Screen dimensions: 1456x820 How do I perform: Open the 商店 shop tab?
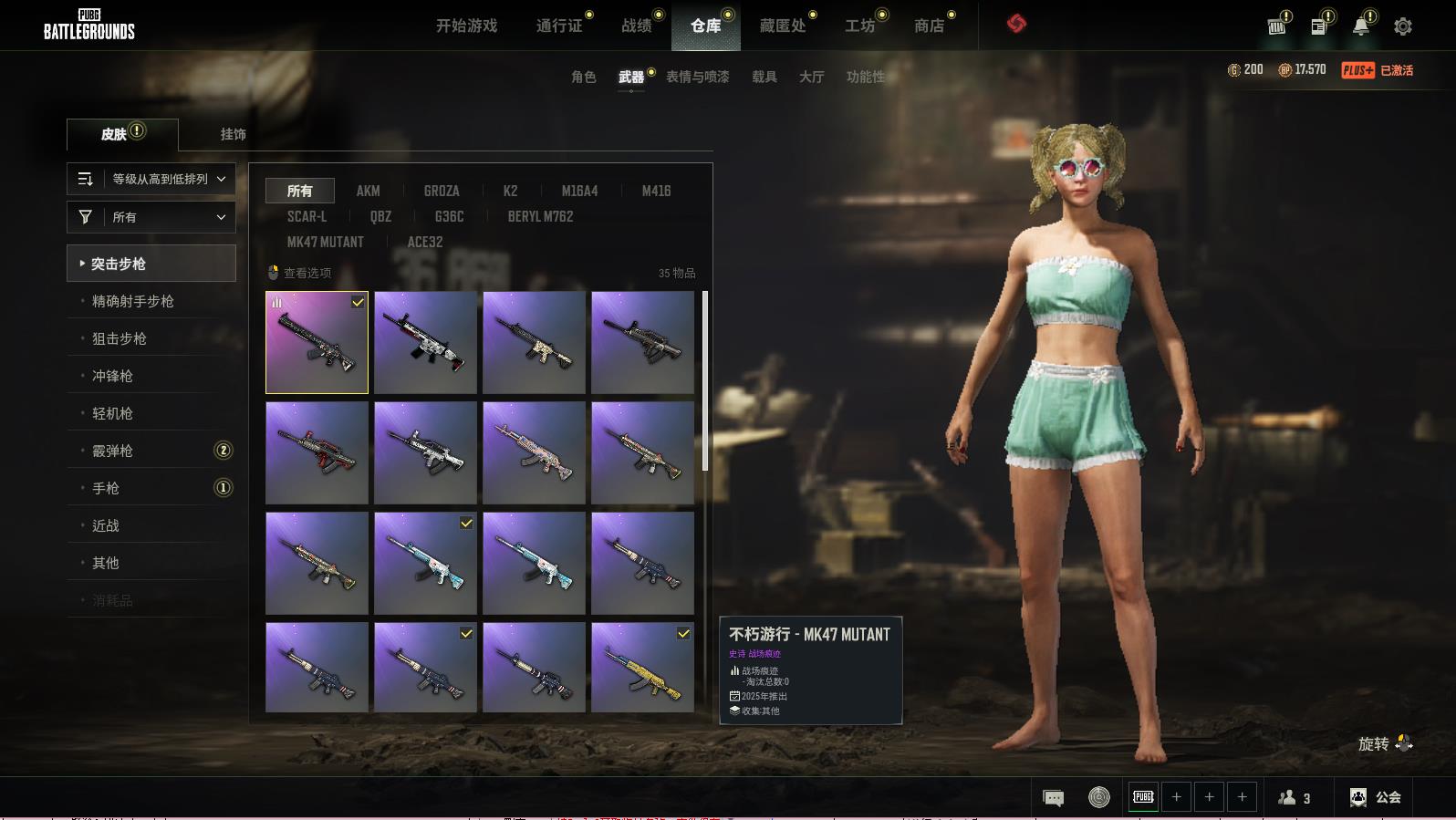point(929,26)
